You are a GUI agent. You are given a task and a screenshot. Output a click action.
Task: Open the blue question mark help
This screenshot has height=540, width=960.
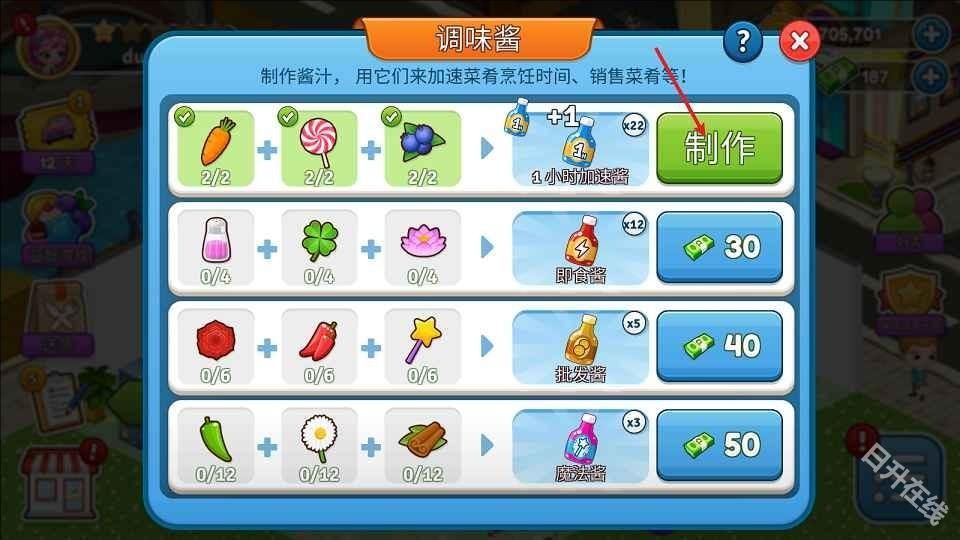click(x=743, y=41)
